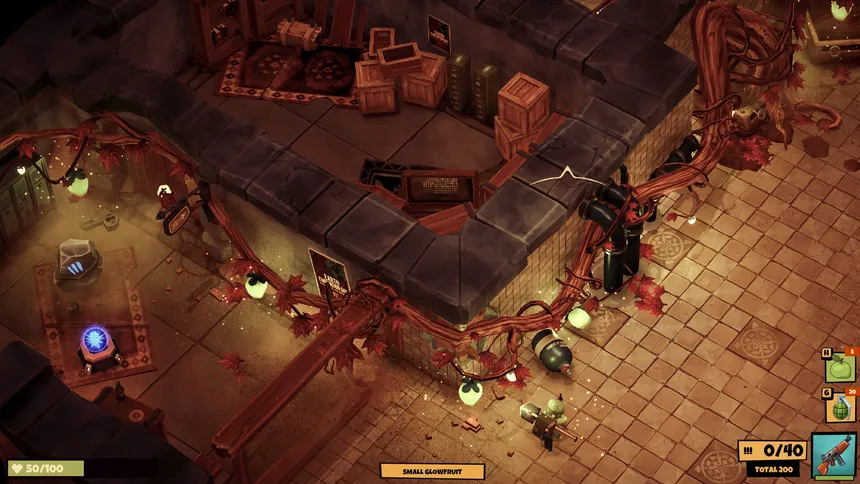Select the grenade item slot
Image resolution: width=860 pixels, height=484 pixels.
tap(840, 407)
